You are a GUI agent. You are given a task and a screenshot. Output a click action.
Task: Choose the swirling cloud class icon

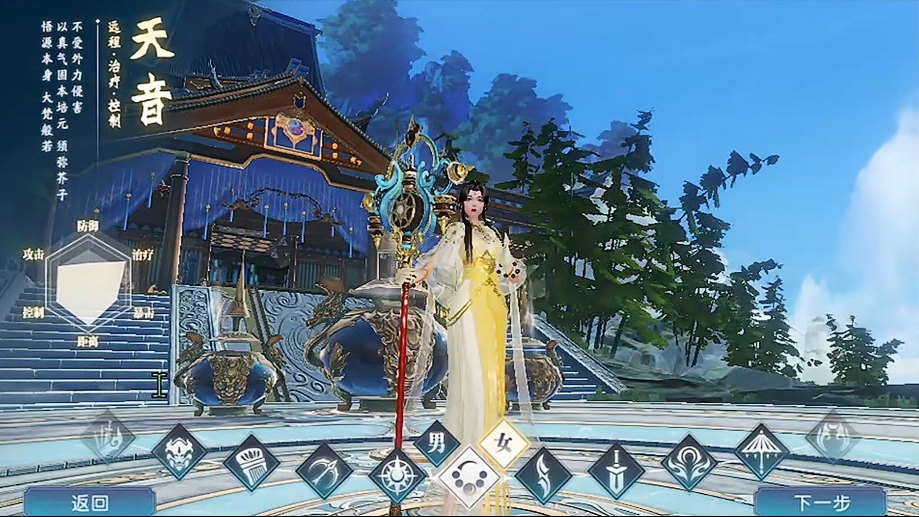point(690,462)
